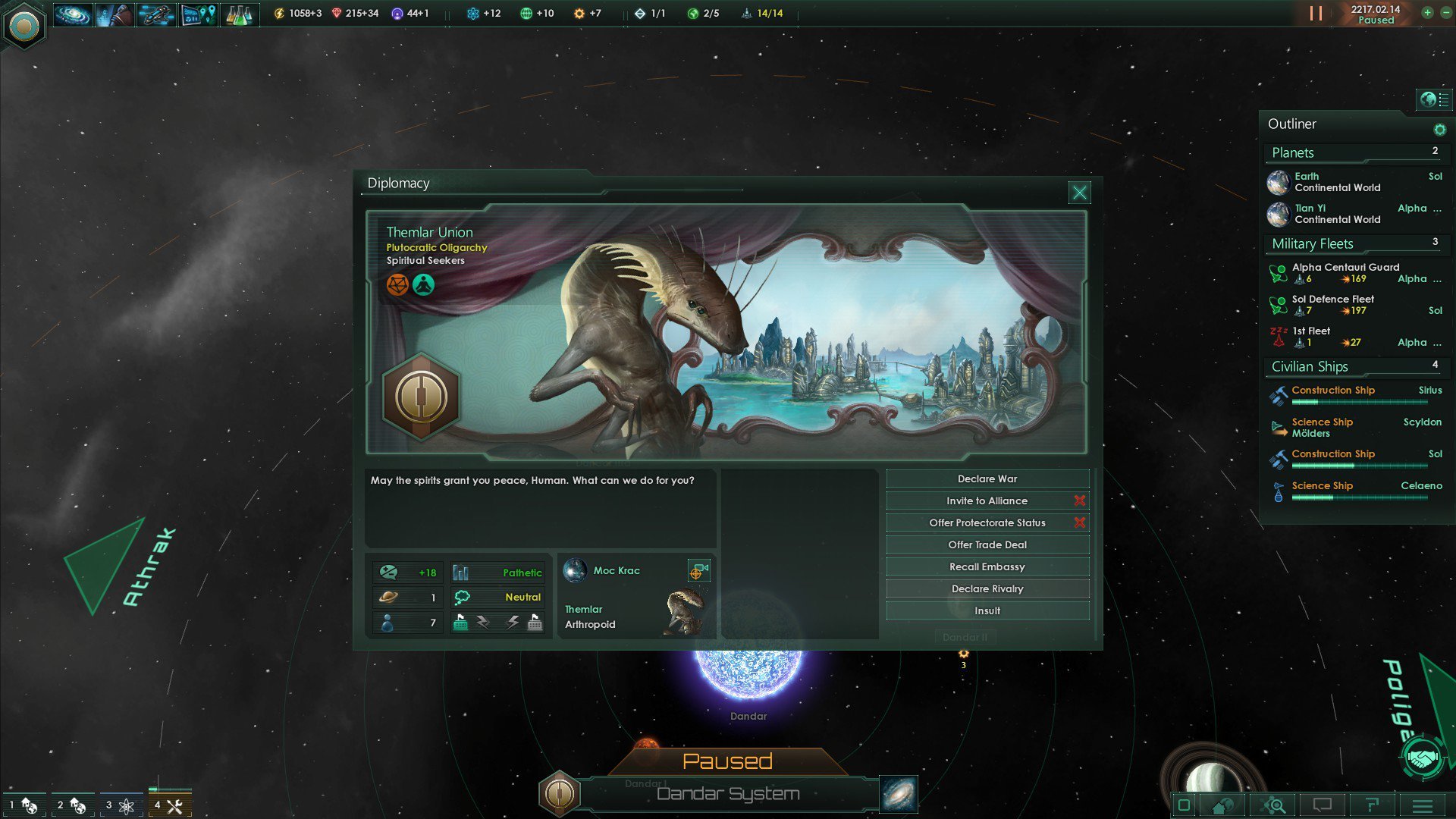Close the Diplomacy window

coord(1079,193)
